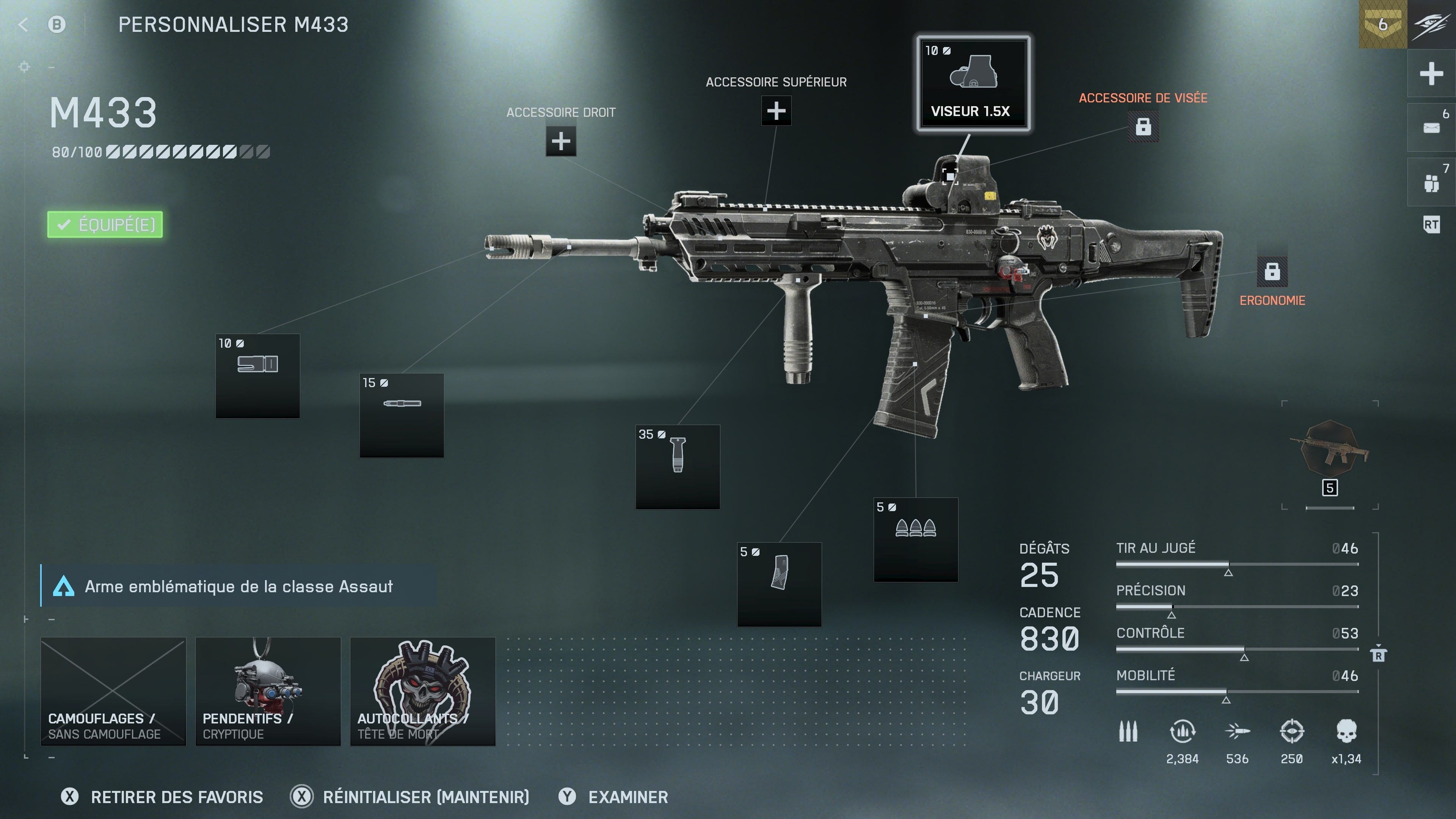This screenshot has height=819, width=1456.
Task: Select the muzzle brake attachment slot
Action: (258, 376)
